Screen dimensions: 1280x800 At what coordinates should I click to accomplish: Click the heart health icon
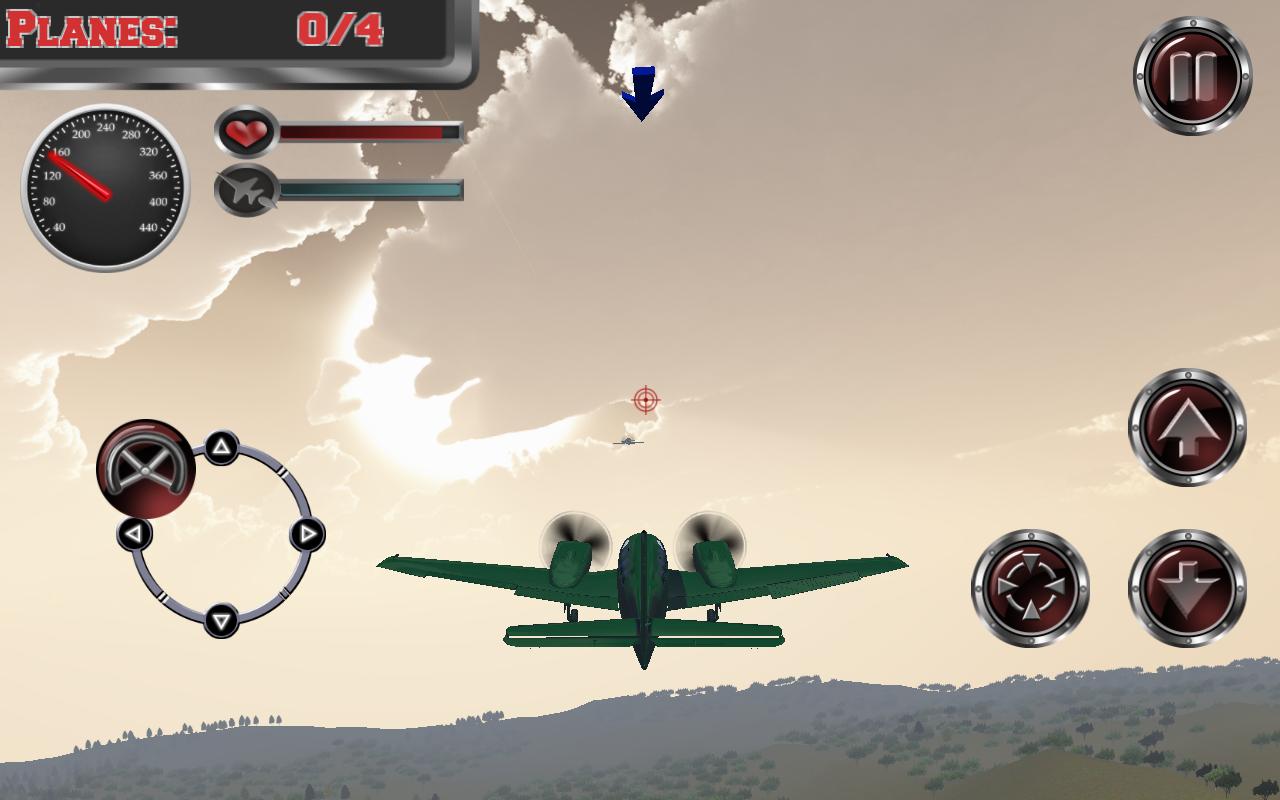[x=246, y=132]
